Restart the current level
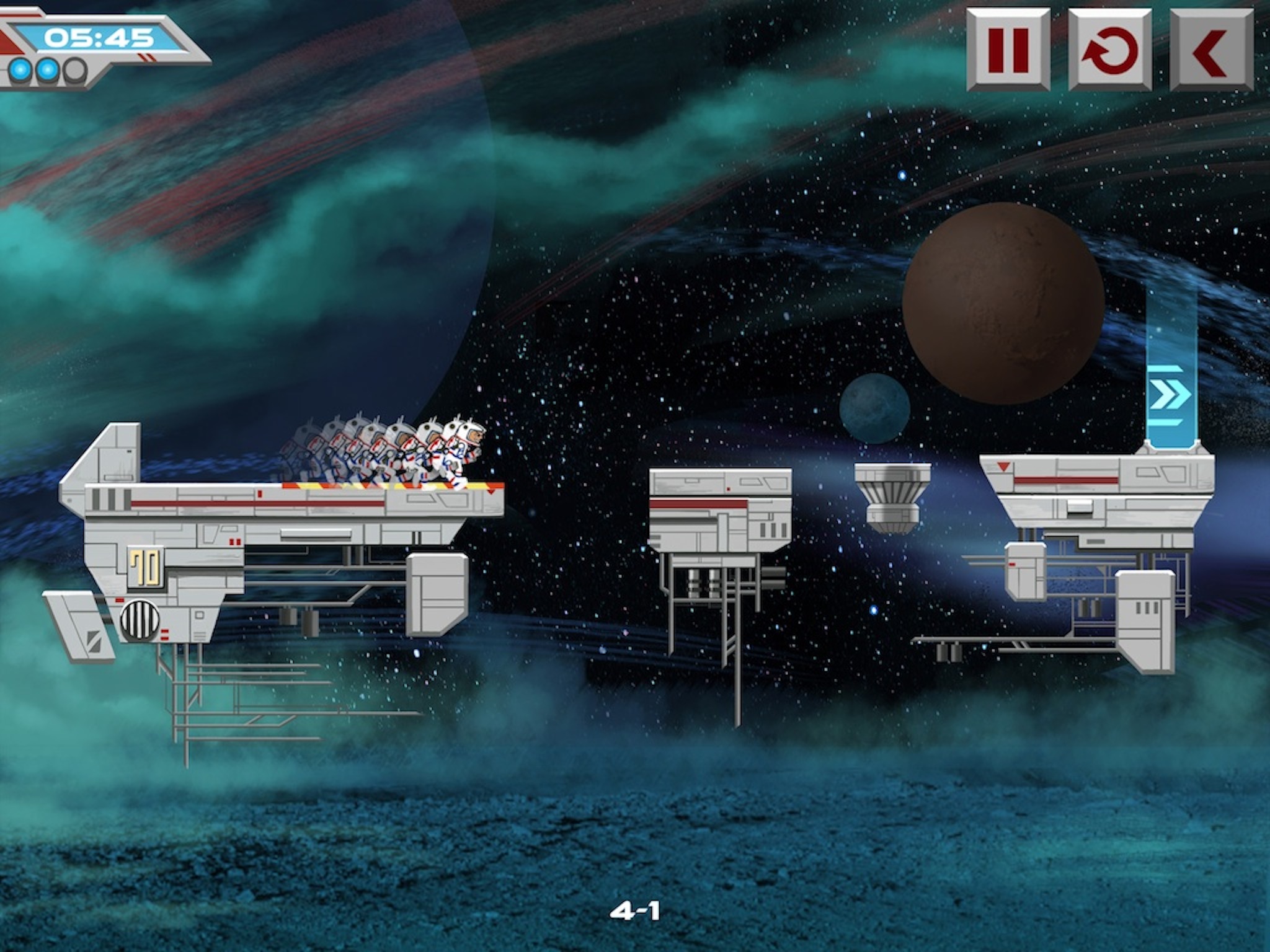 (1110, 50)
